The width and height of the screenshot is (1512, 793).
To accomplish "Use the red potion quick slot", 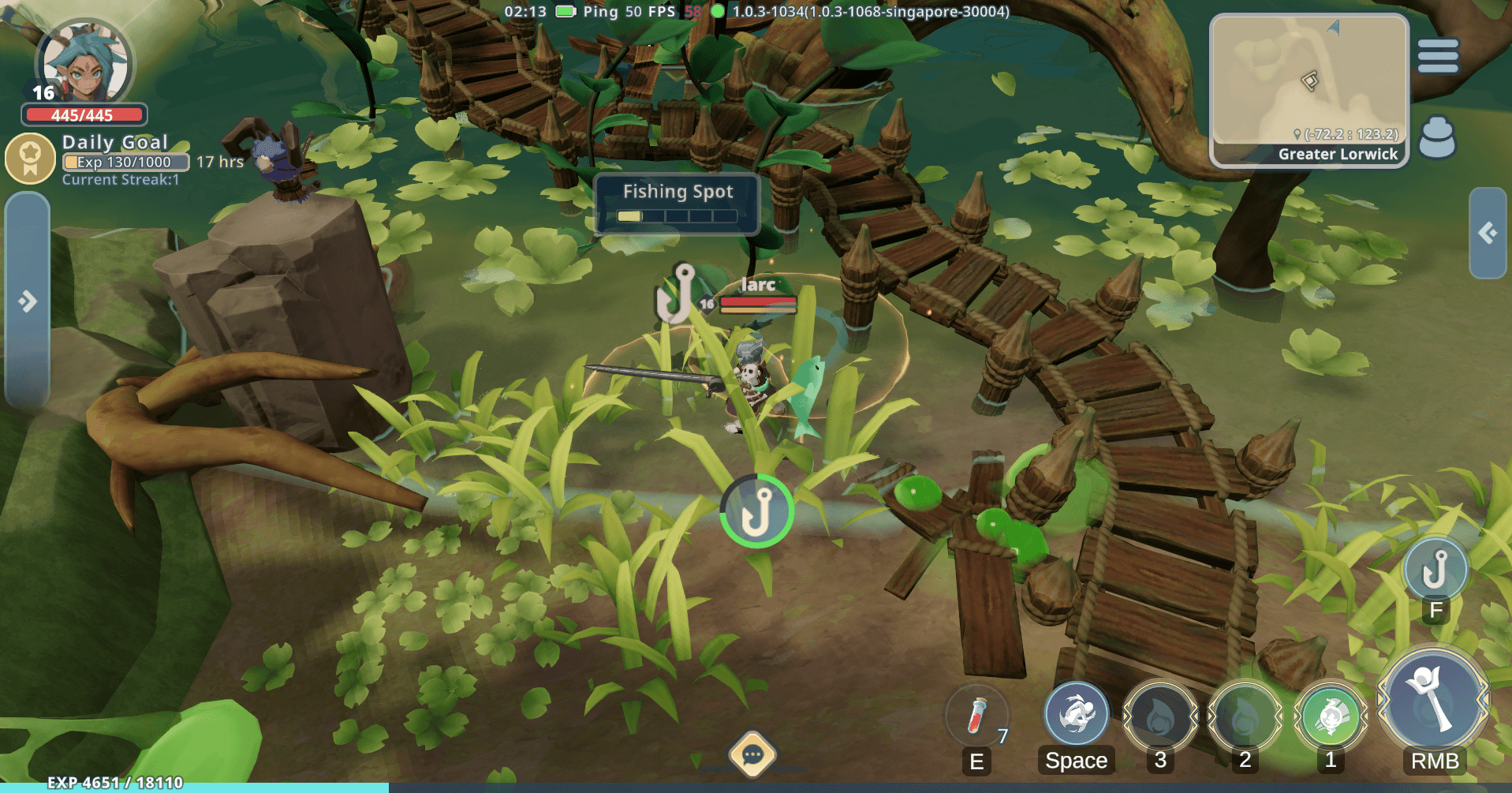I will tap(977, 716).
